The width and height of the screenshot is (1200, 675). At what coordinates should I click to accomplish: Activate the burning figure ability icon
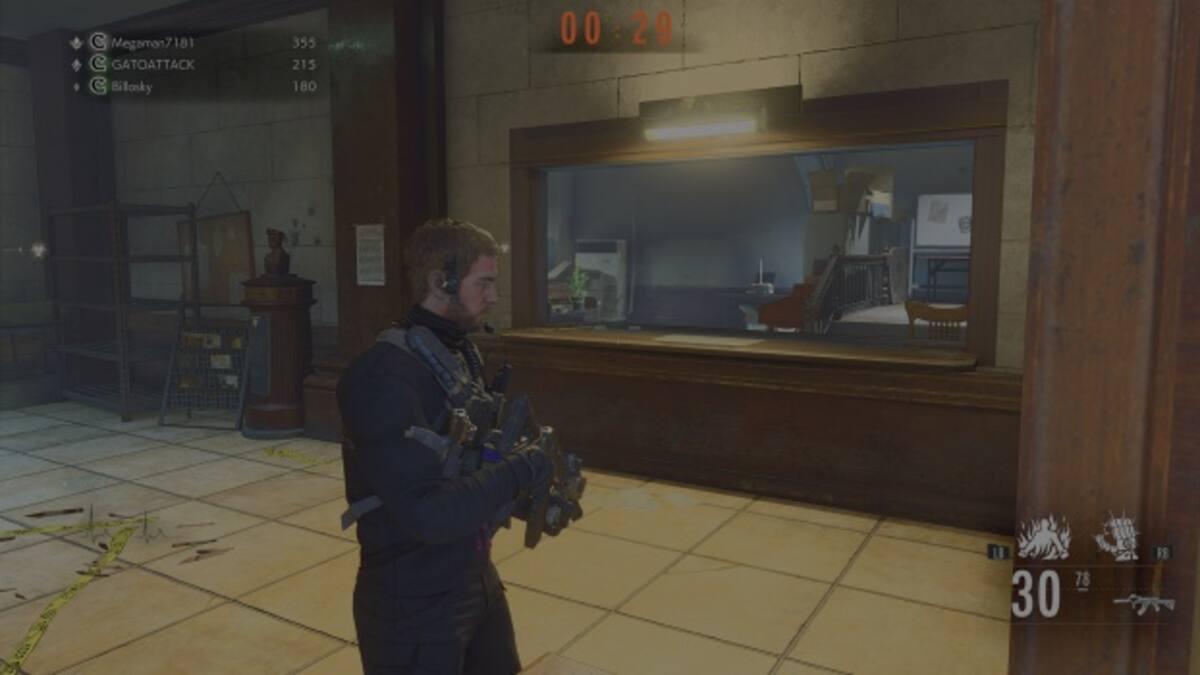1043,538
